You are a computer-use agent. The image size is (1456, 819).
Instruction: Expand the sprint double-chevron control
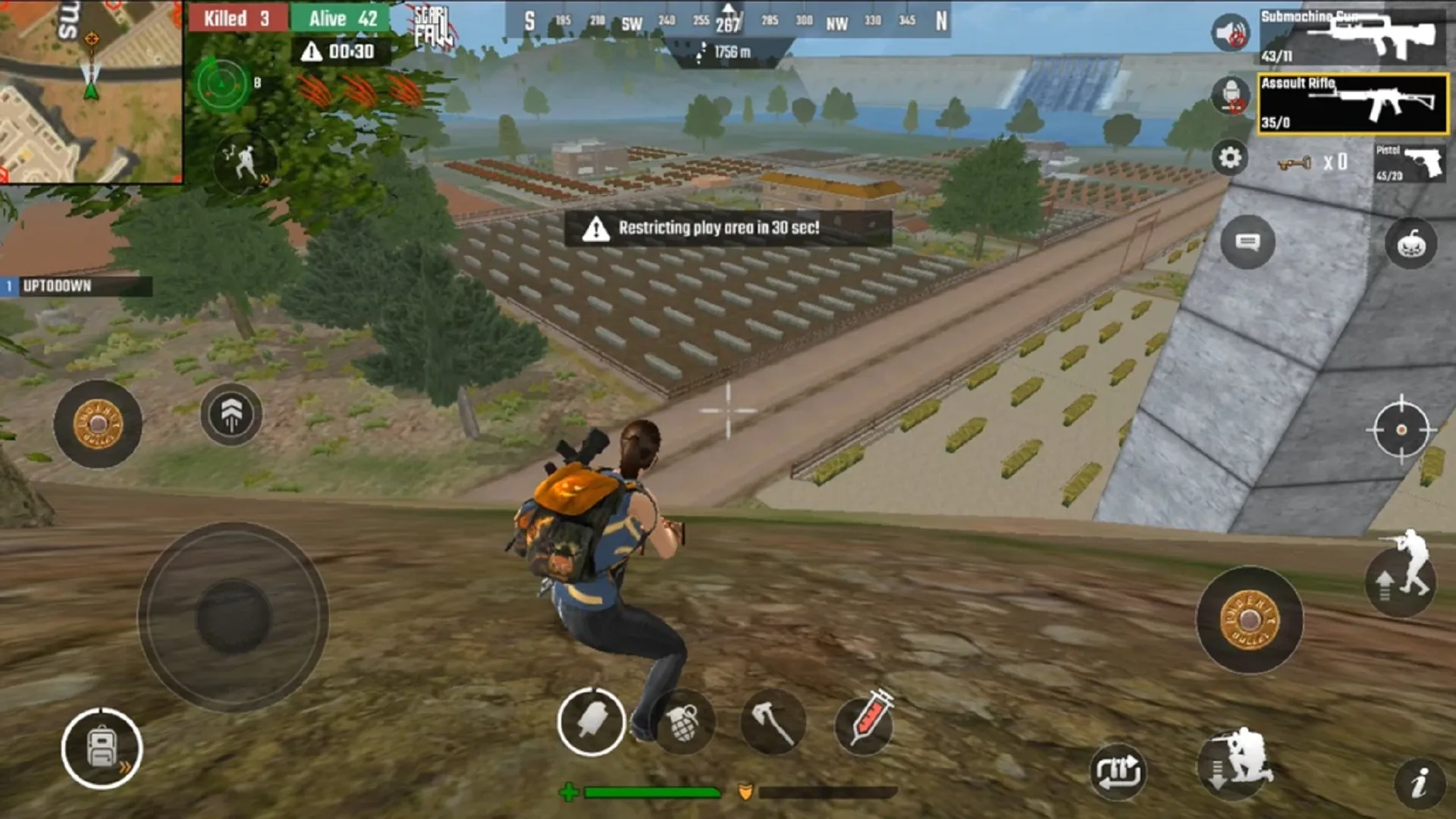(231, 413)
